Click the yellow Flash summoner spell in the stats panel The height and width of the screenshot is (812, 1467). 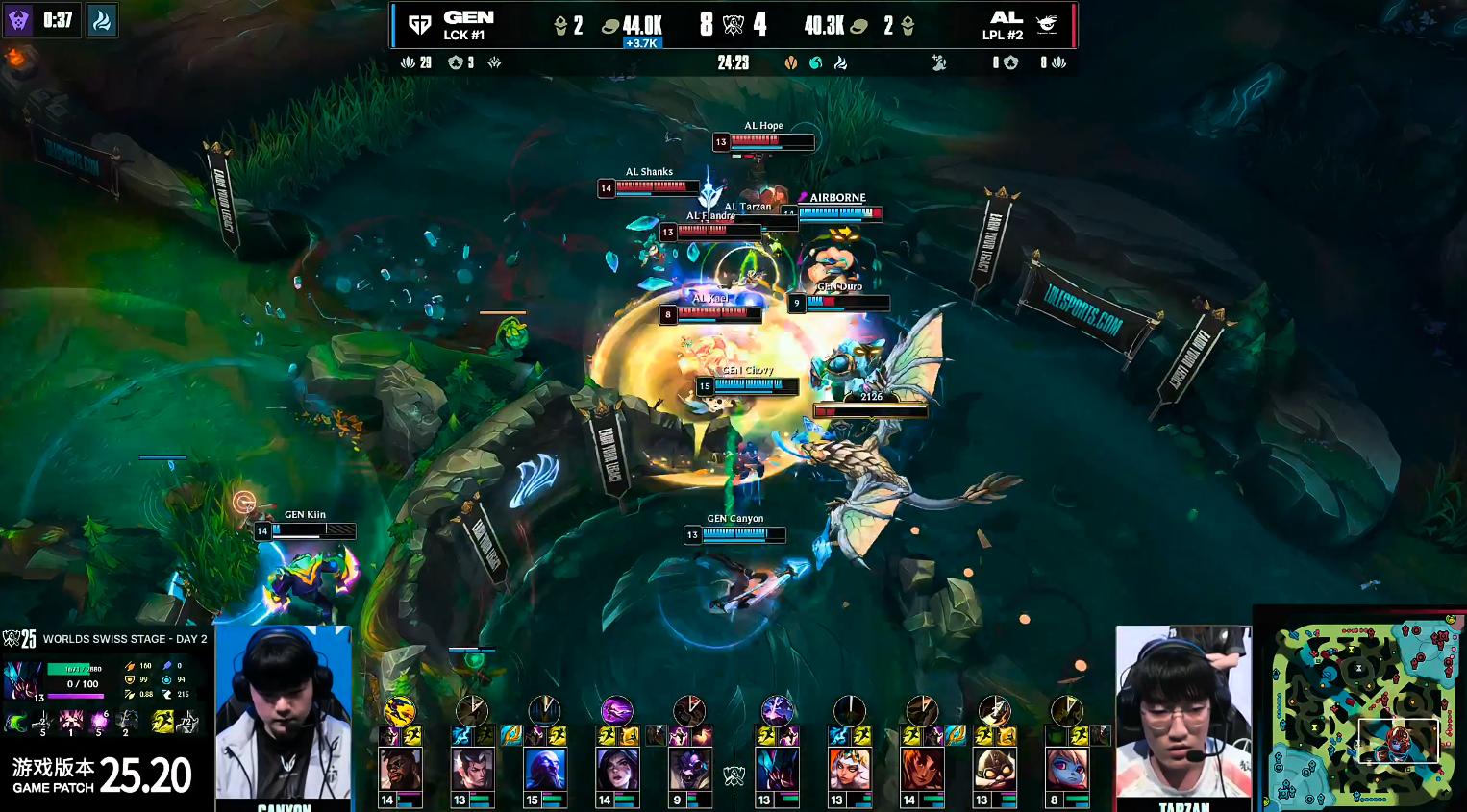pos(162,721)
